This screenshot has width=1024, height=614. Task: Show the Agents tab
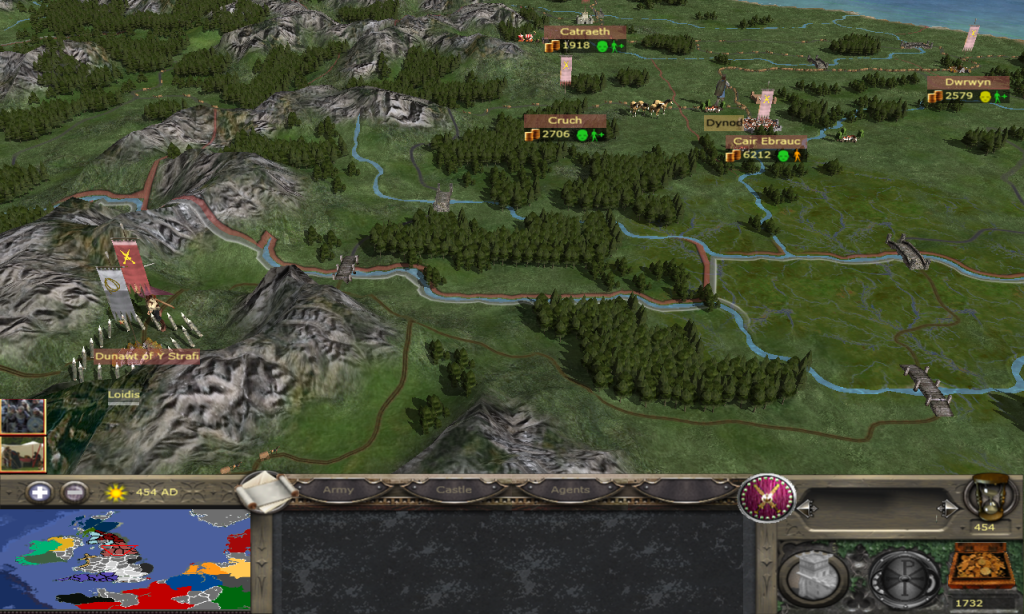tap(568, 490)
